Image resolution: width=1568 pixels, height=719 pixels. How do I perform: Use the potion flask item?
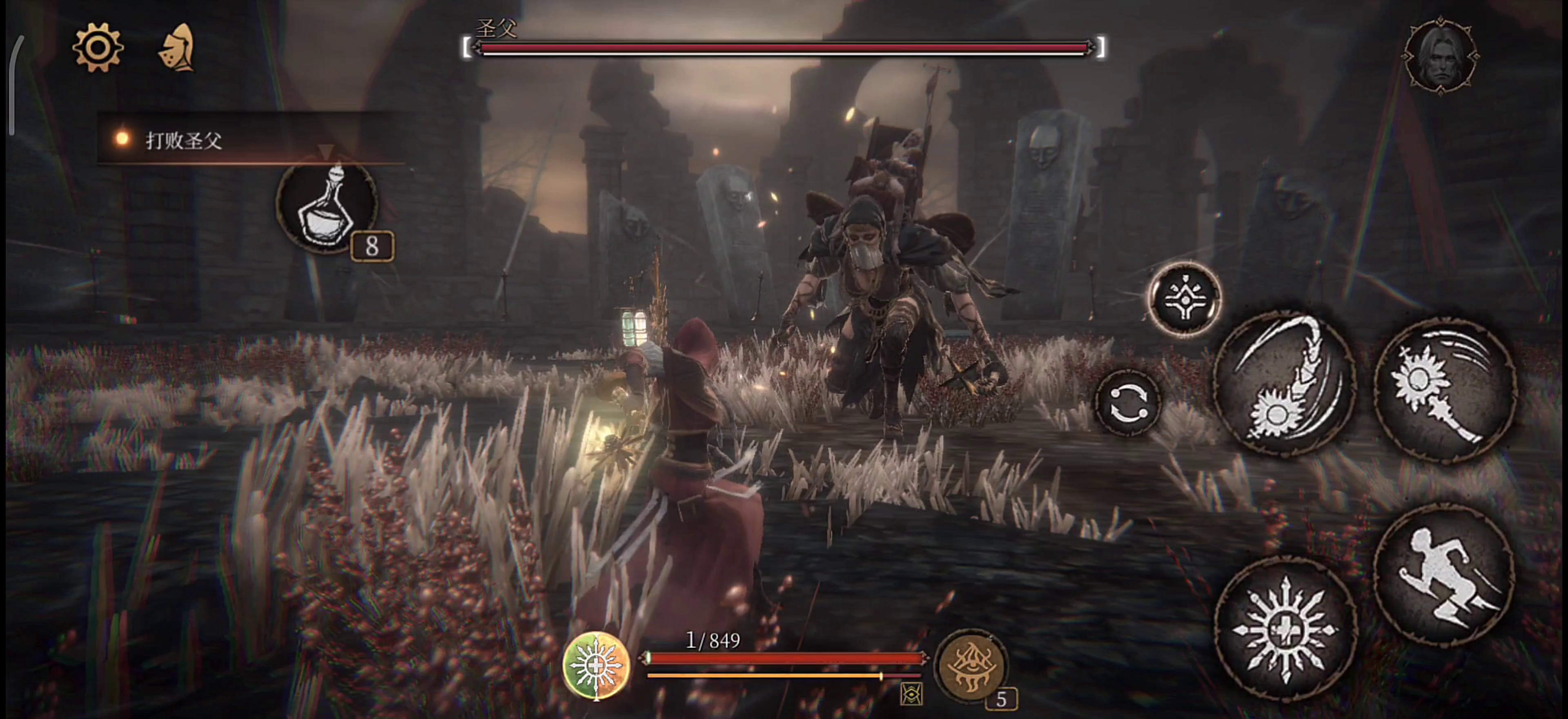(327, 207)
